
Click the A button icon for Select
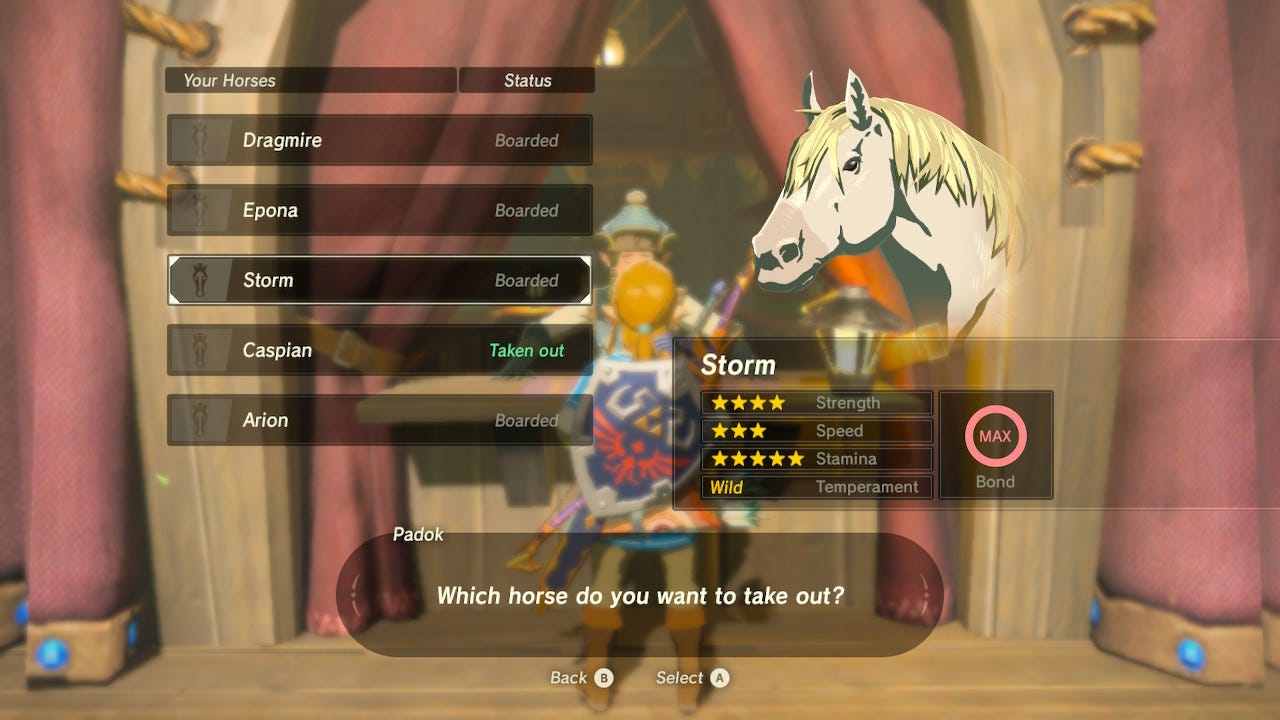tap(719, 677)
